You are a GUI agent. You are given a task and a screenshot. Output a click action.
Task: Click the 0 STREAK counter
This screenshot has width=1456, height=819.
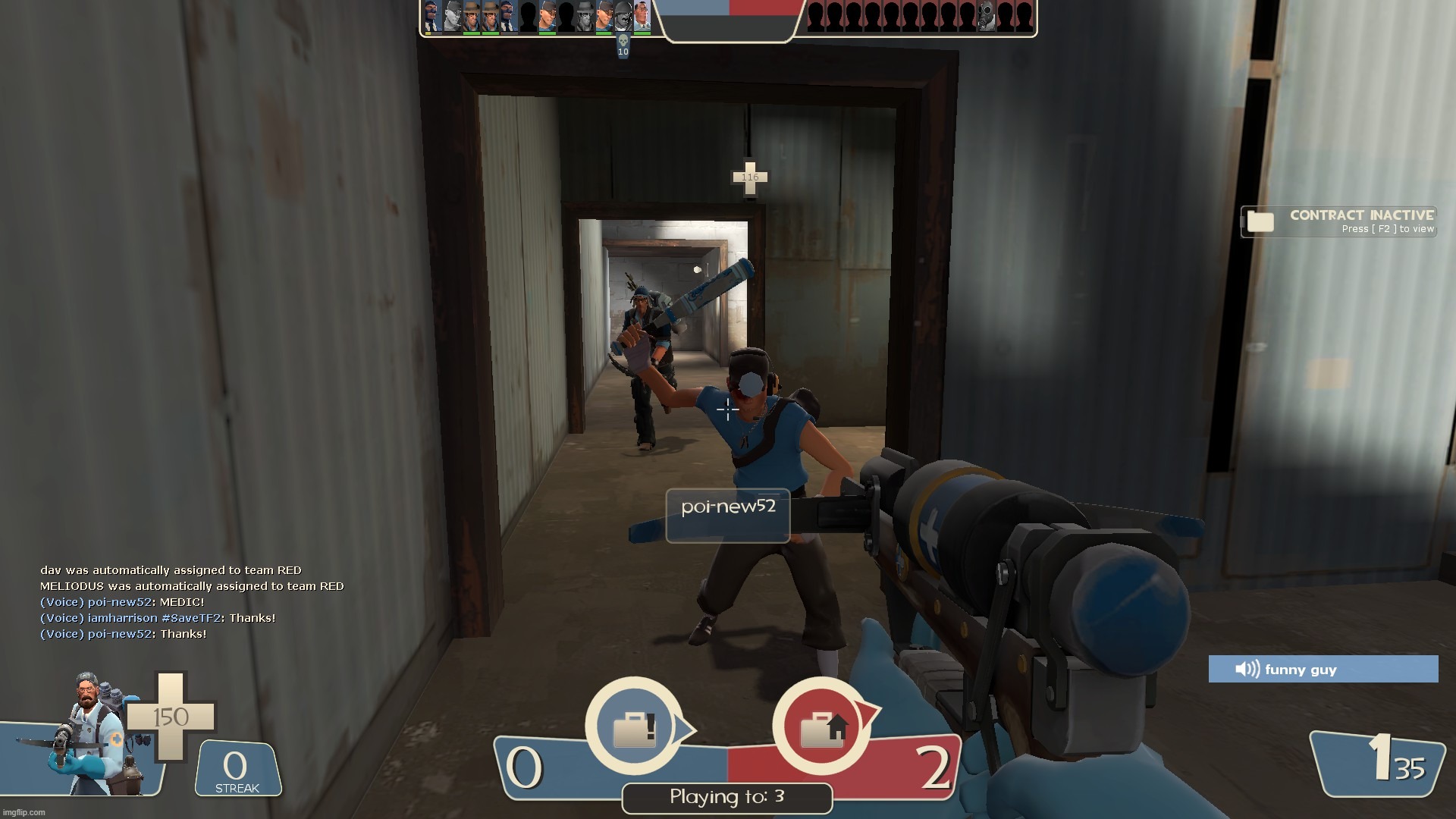[x=235, y=767]
